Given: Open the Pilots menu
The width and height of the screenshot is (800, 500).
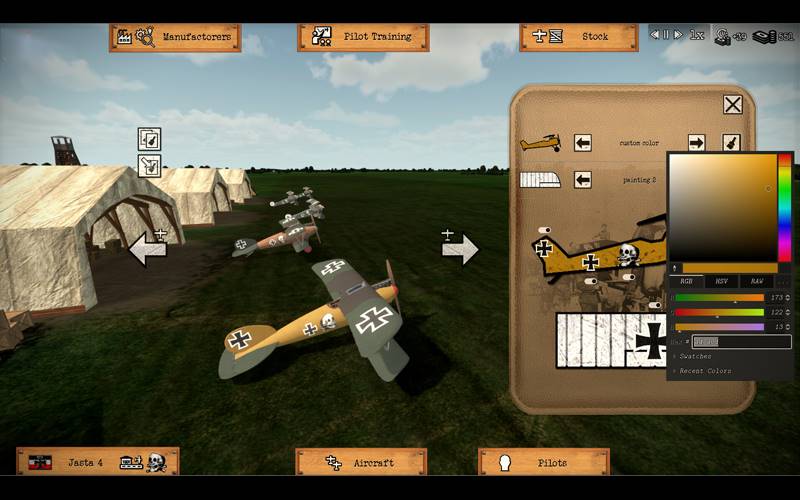Looking at the screenshot, I should point(543,462).
